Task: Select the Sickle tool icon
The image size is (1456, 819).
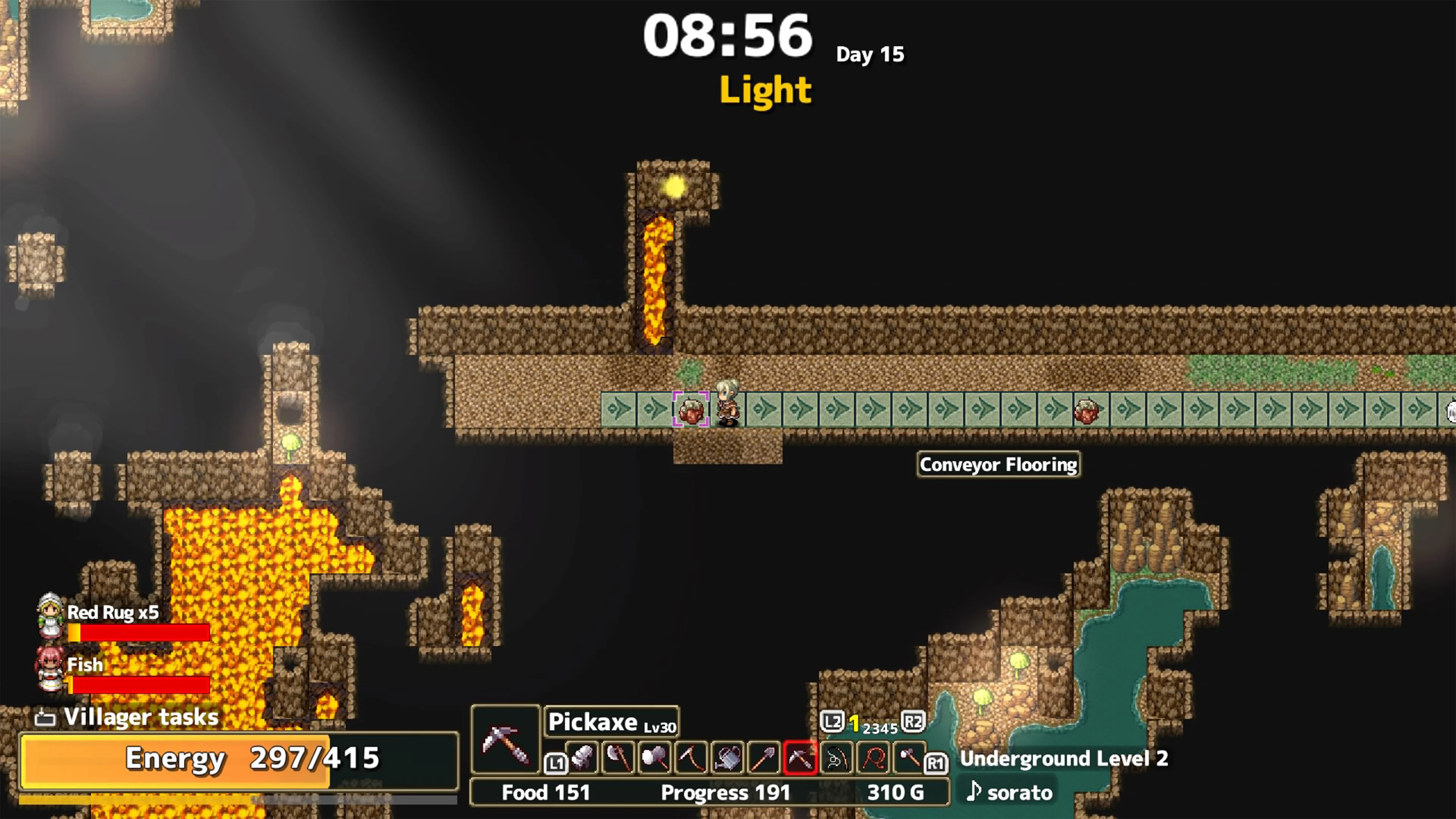Action: pyautogui.click(x=691, y=758)
